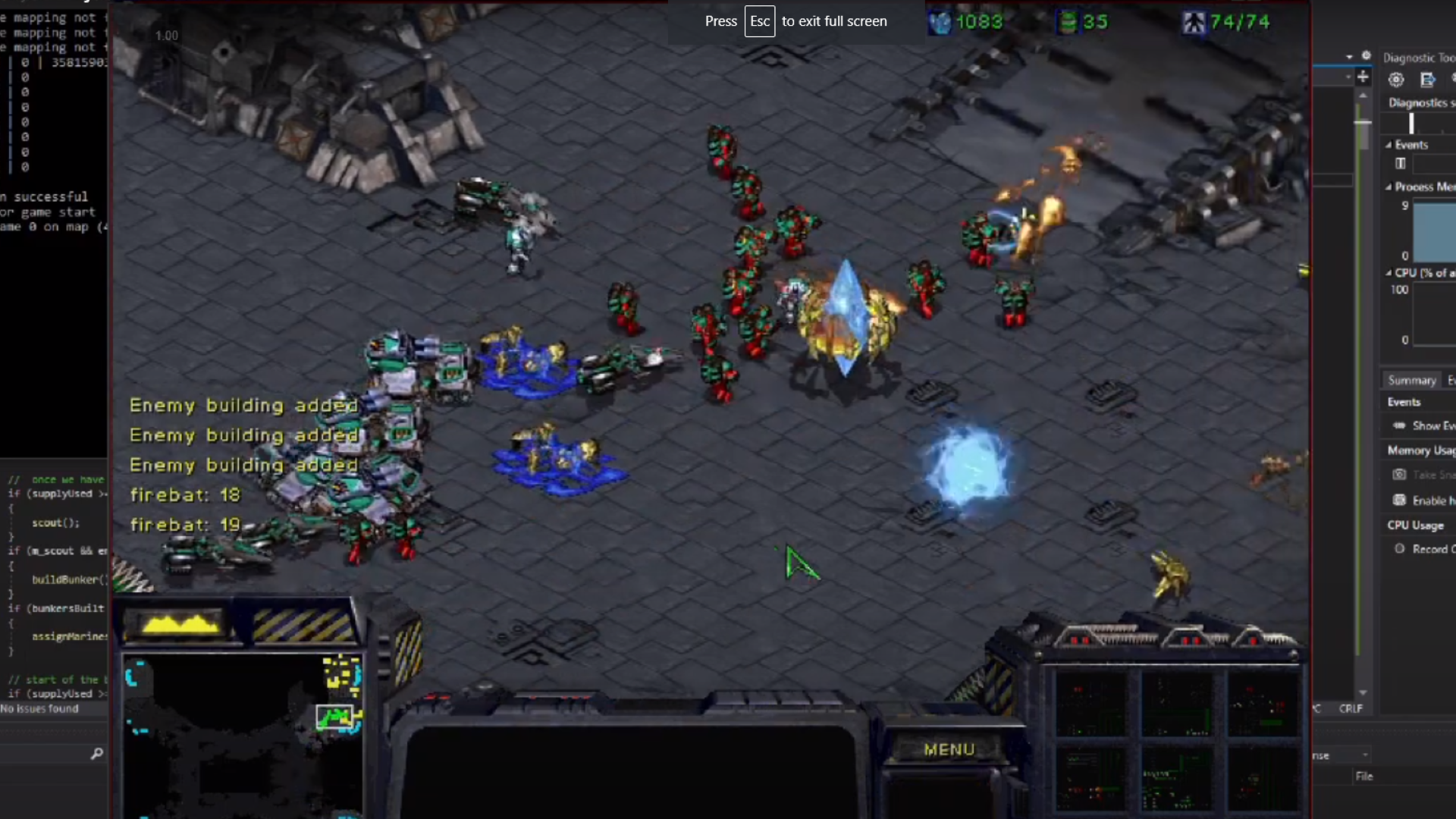The width and height of the screenshot is (1456, 819).
Task: Click the export diagnostics icon
Action: [1429, 79]
